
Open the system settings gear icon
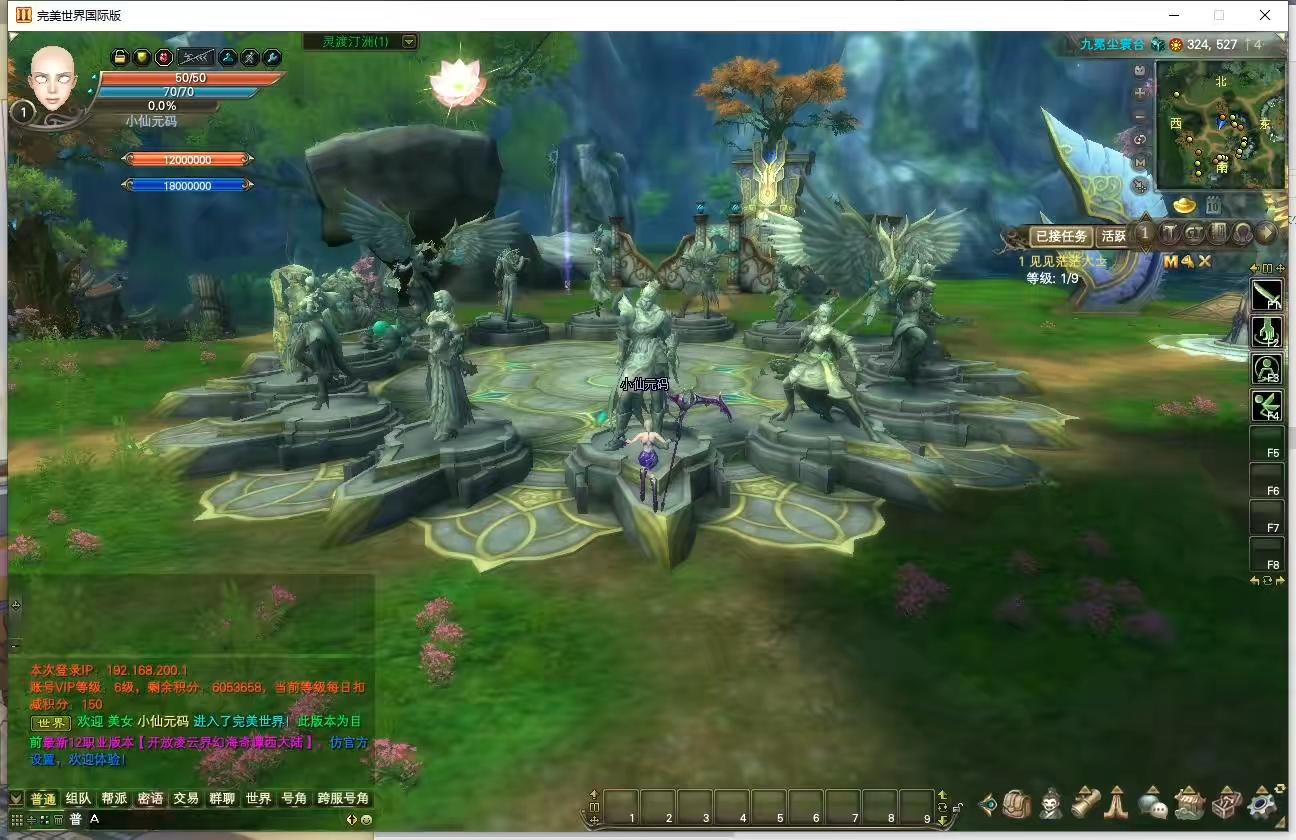[1258, 803]
